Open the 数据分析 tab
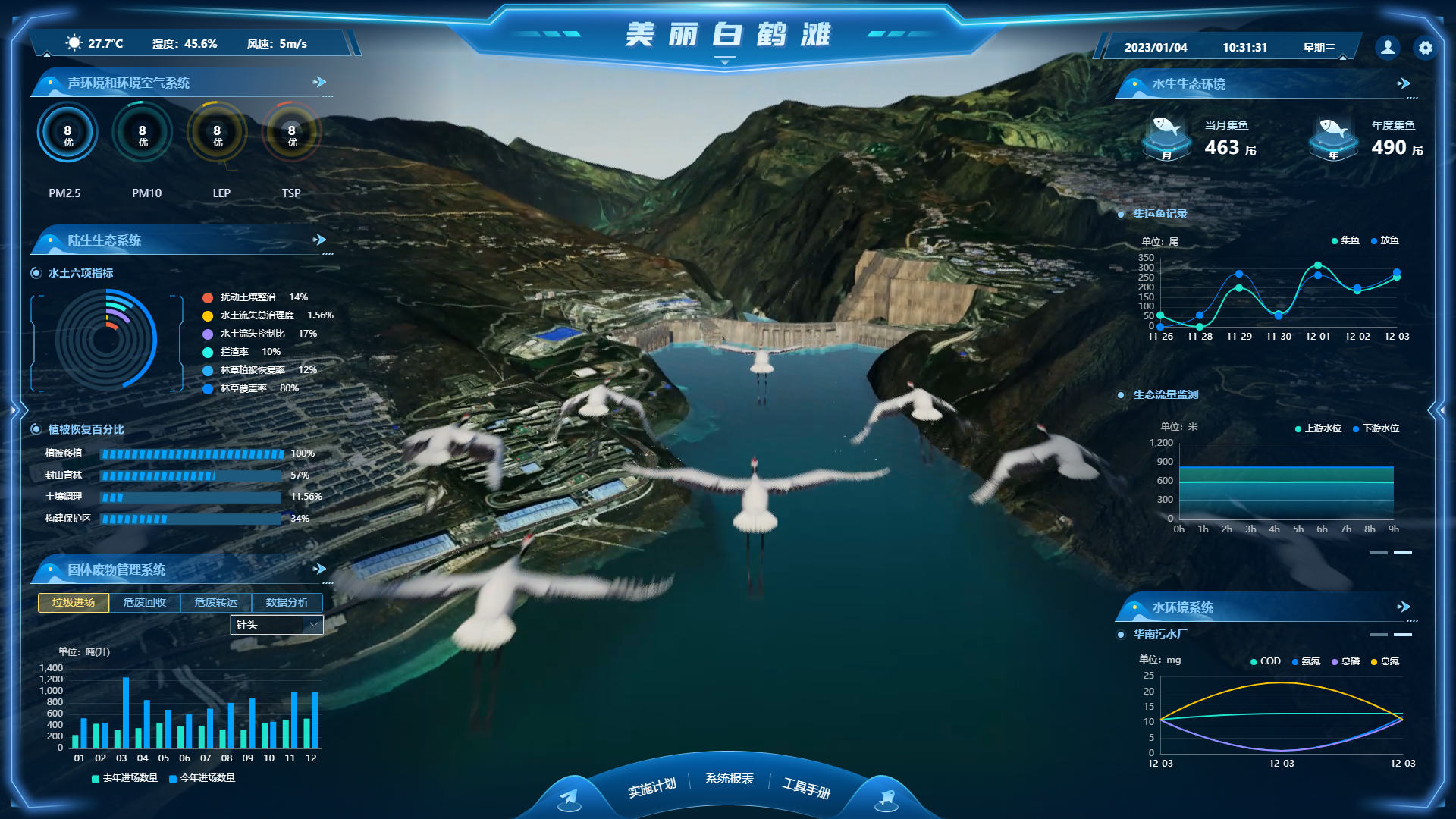Viewport: 1456px width, 819px height. (x=287, y=602)
